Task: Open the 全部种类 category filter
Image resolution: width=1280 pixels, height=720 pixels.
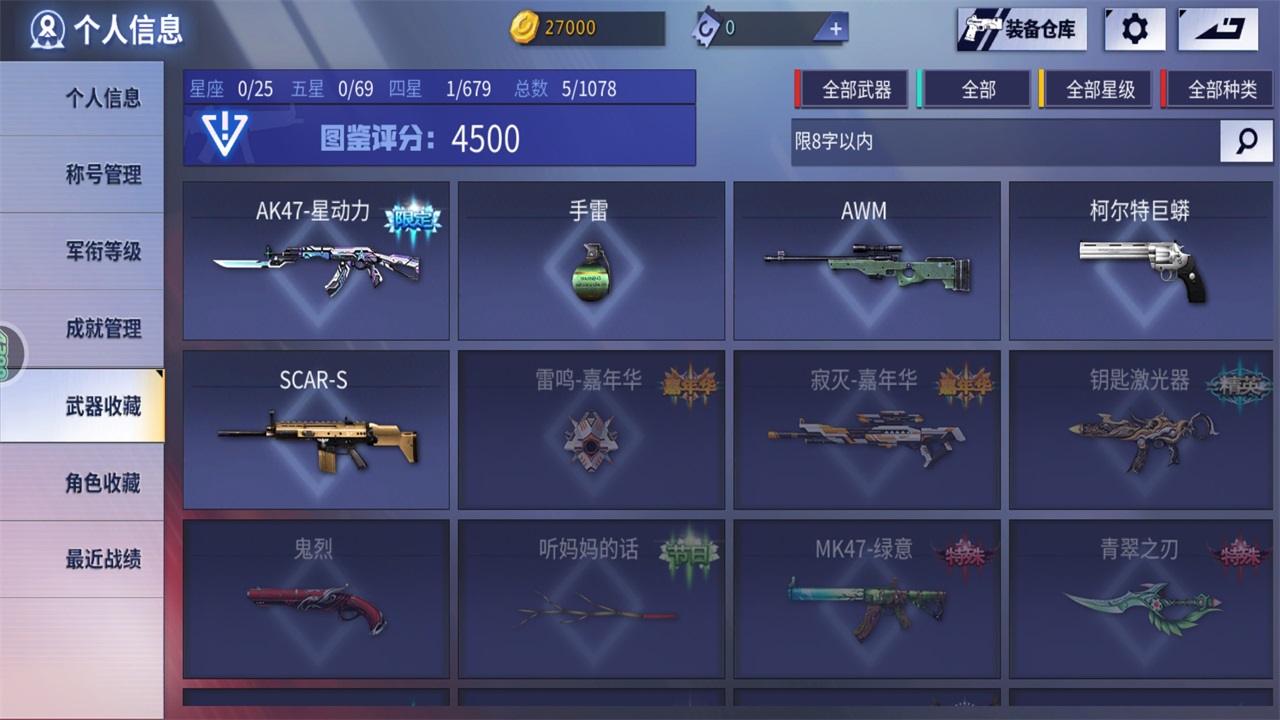Action: 1222,90
